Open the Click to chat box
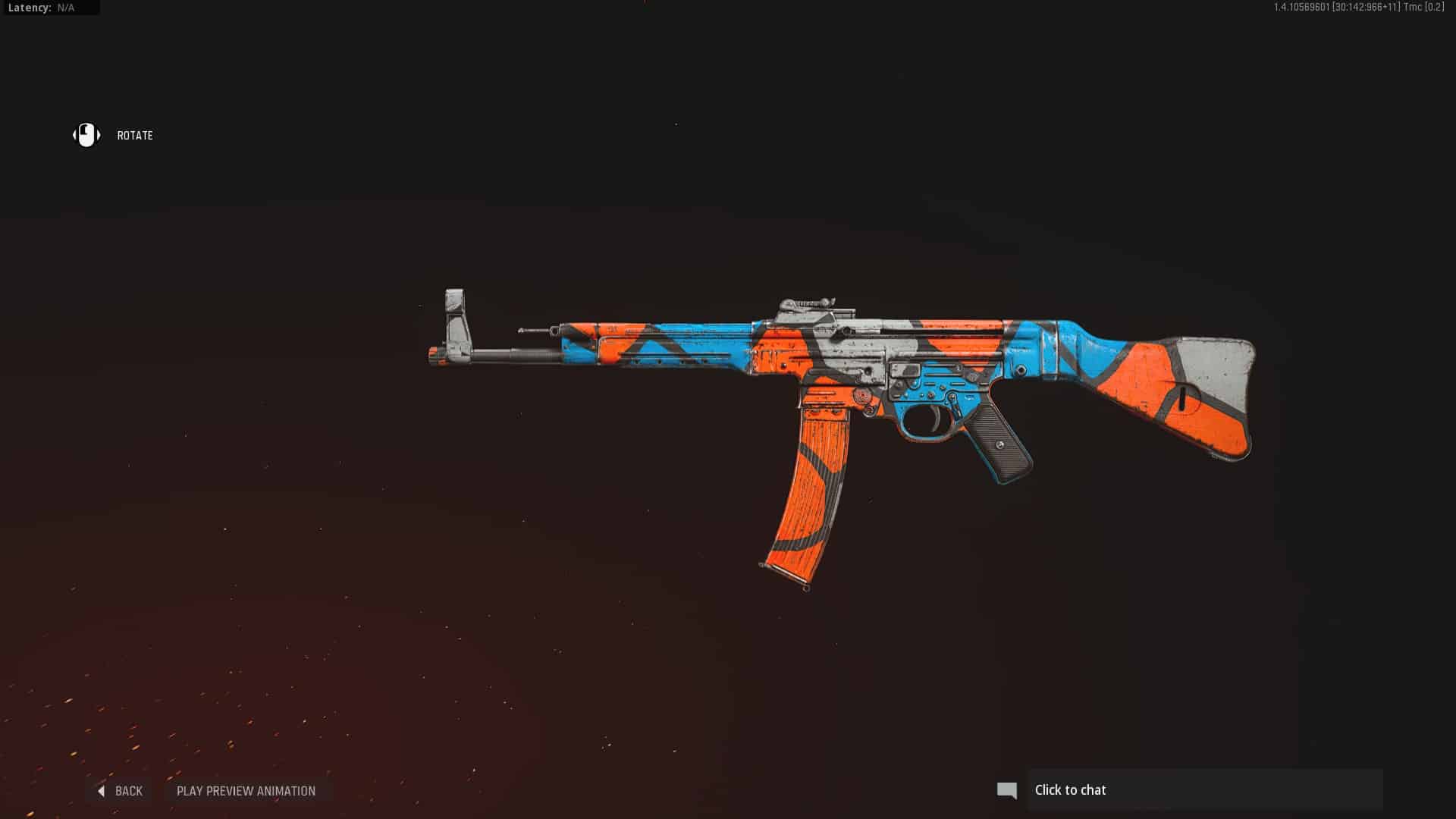 [x=1204, y=790]
